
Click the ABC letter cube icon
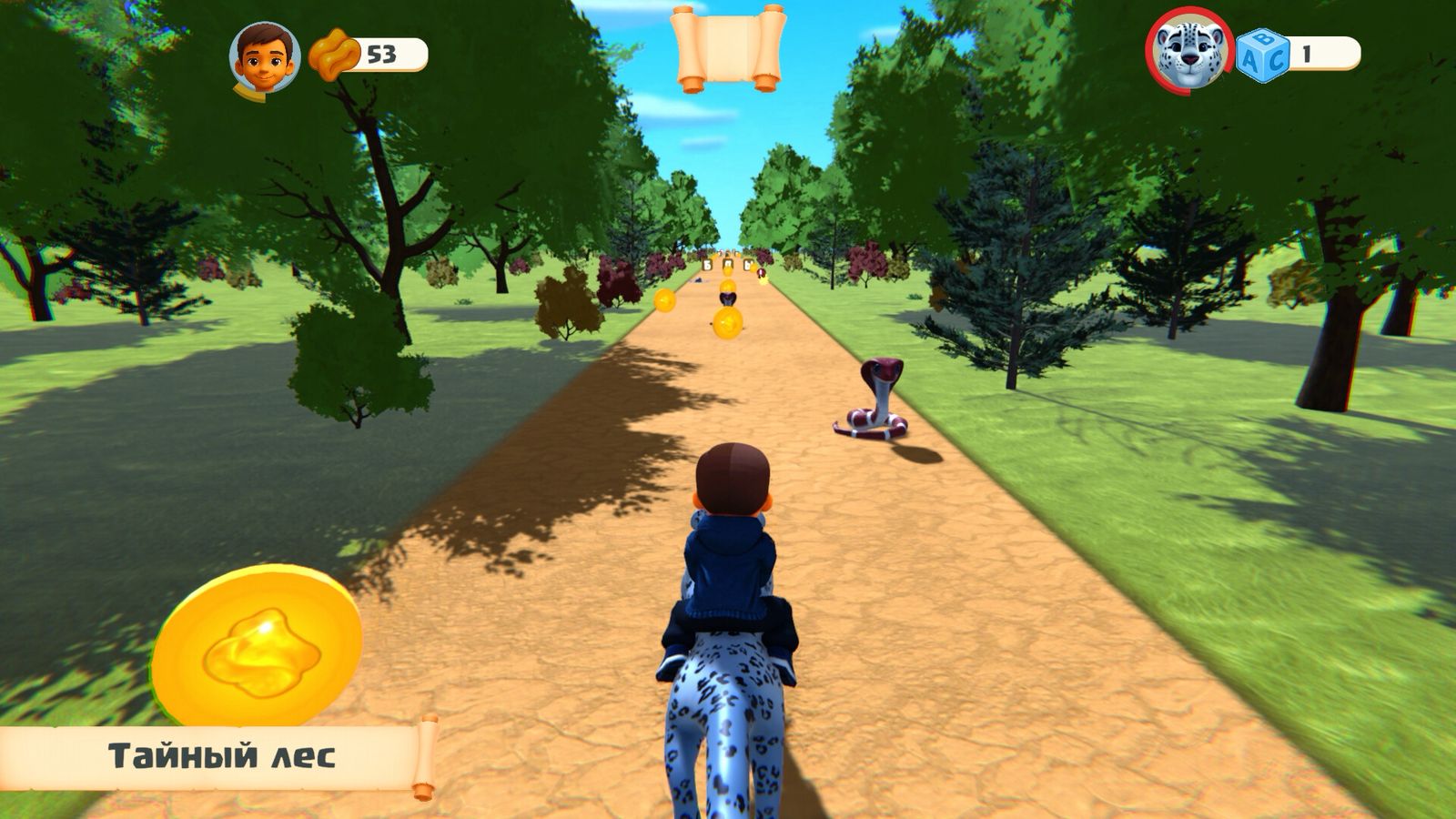tap(1263, 56)
